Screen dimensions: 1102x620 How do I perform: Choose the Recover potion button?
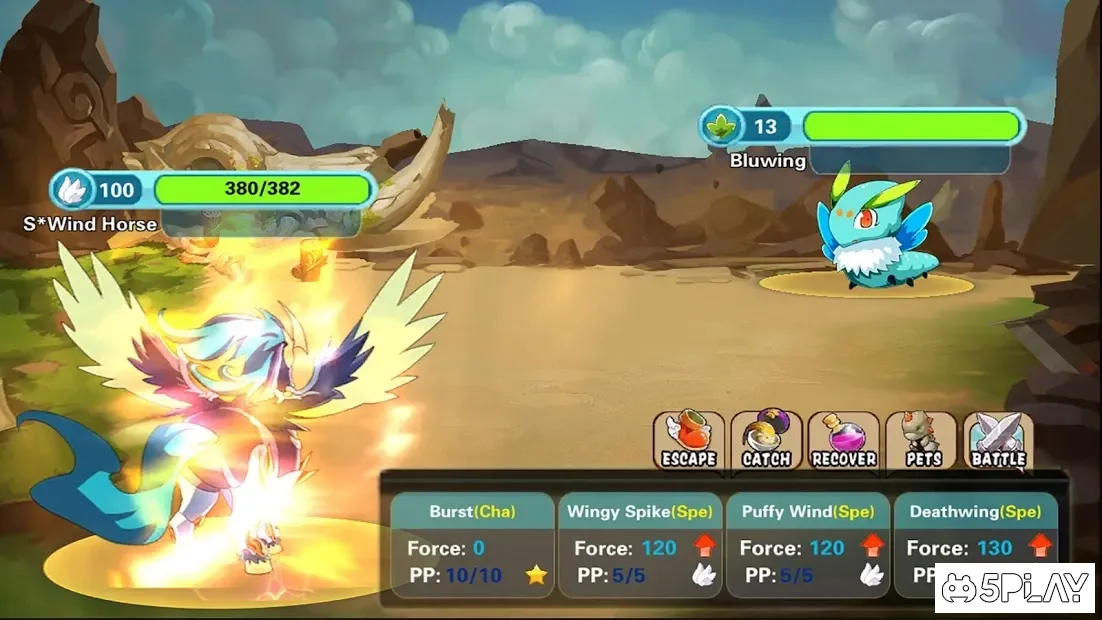(x=844, y=441)
